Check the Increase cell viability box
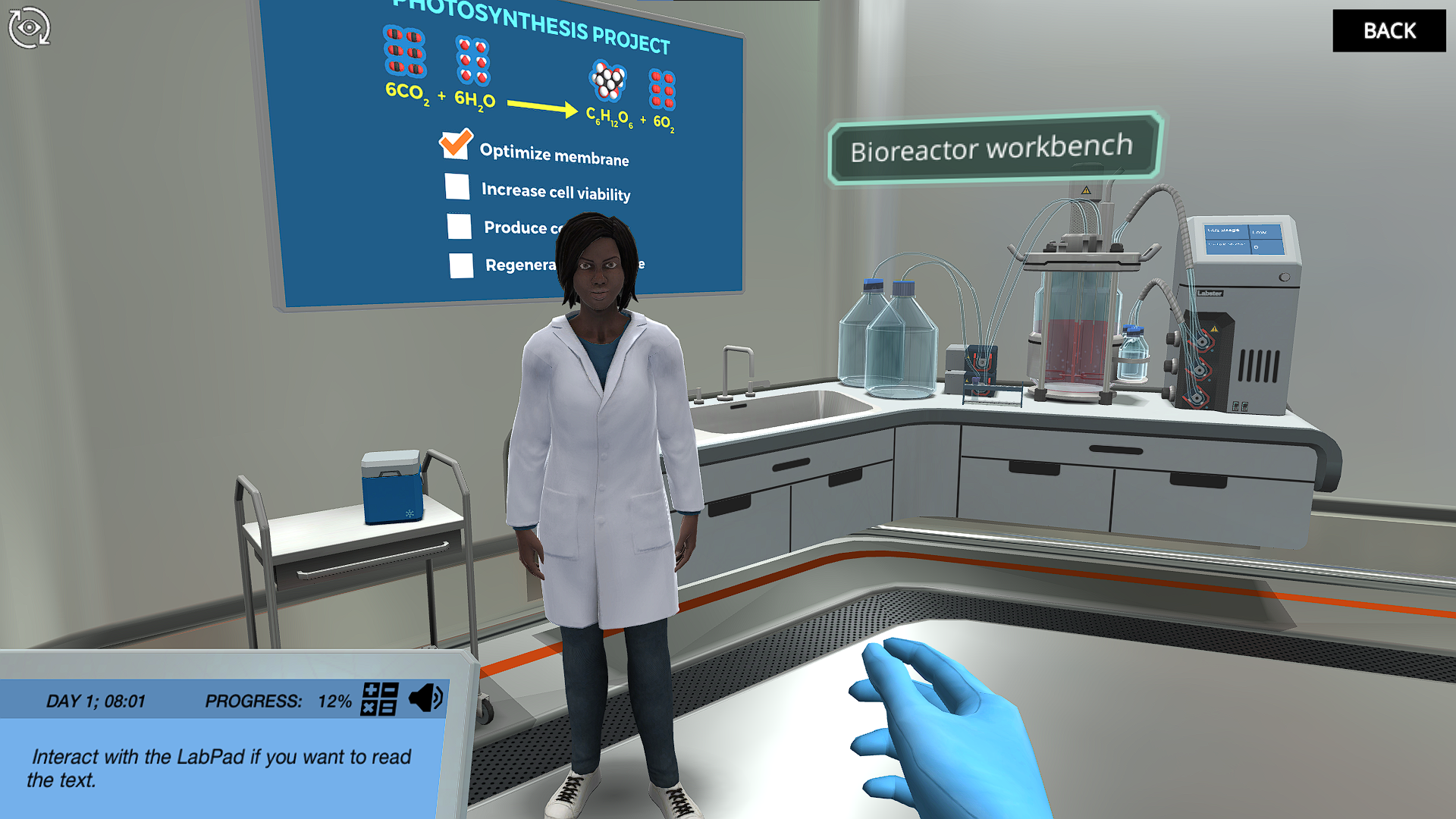This screenshot has width=1456, height=819. coord(457,187)
